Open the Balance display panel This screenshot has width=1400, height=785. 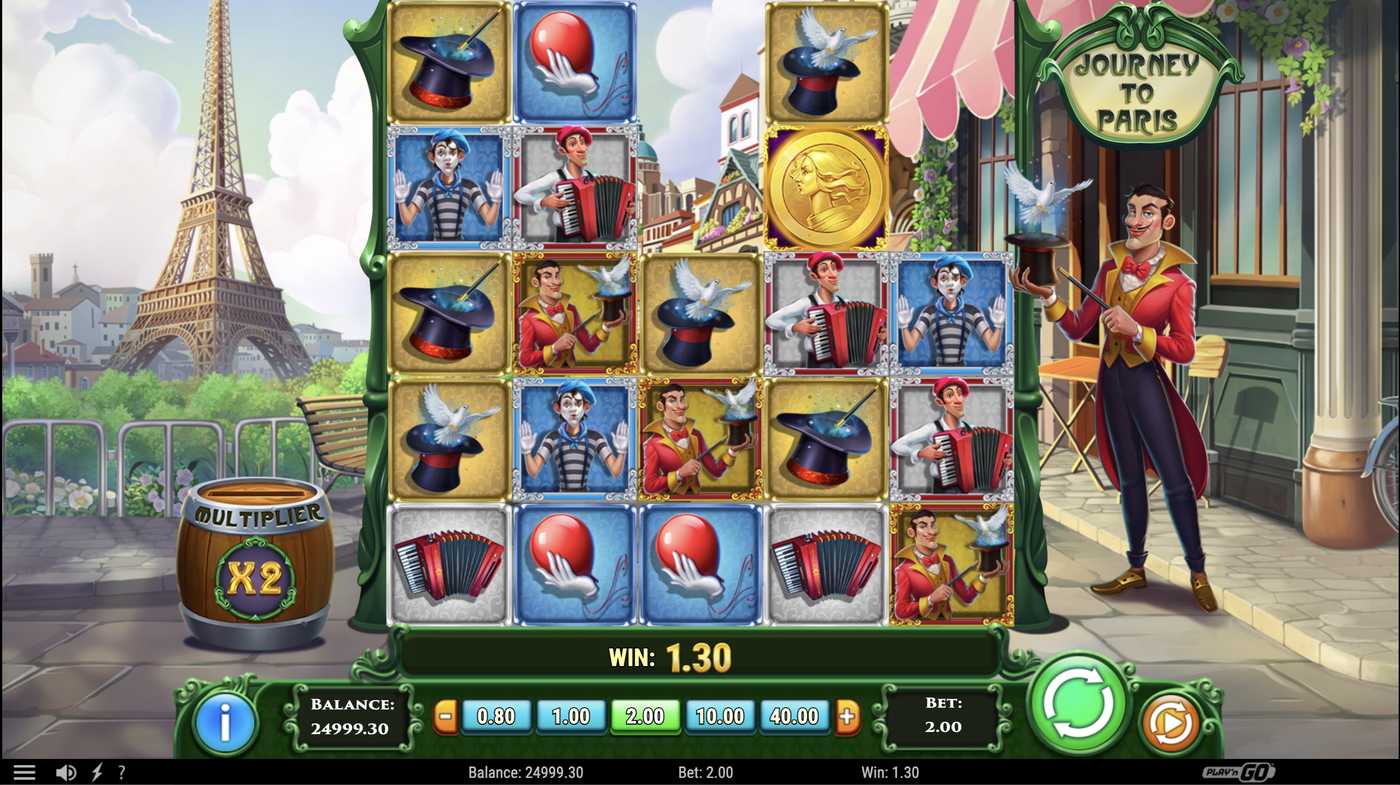click(x=352, y=716)
